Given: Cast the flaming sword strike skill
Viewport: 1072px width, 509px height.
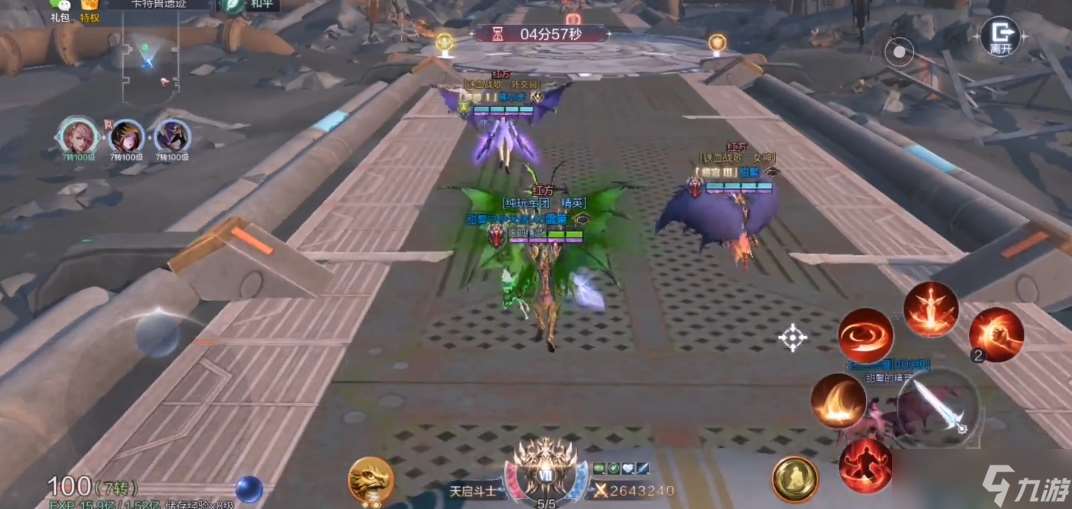Looking at the screenshot, I should pos(931,309).
